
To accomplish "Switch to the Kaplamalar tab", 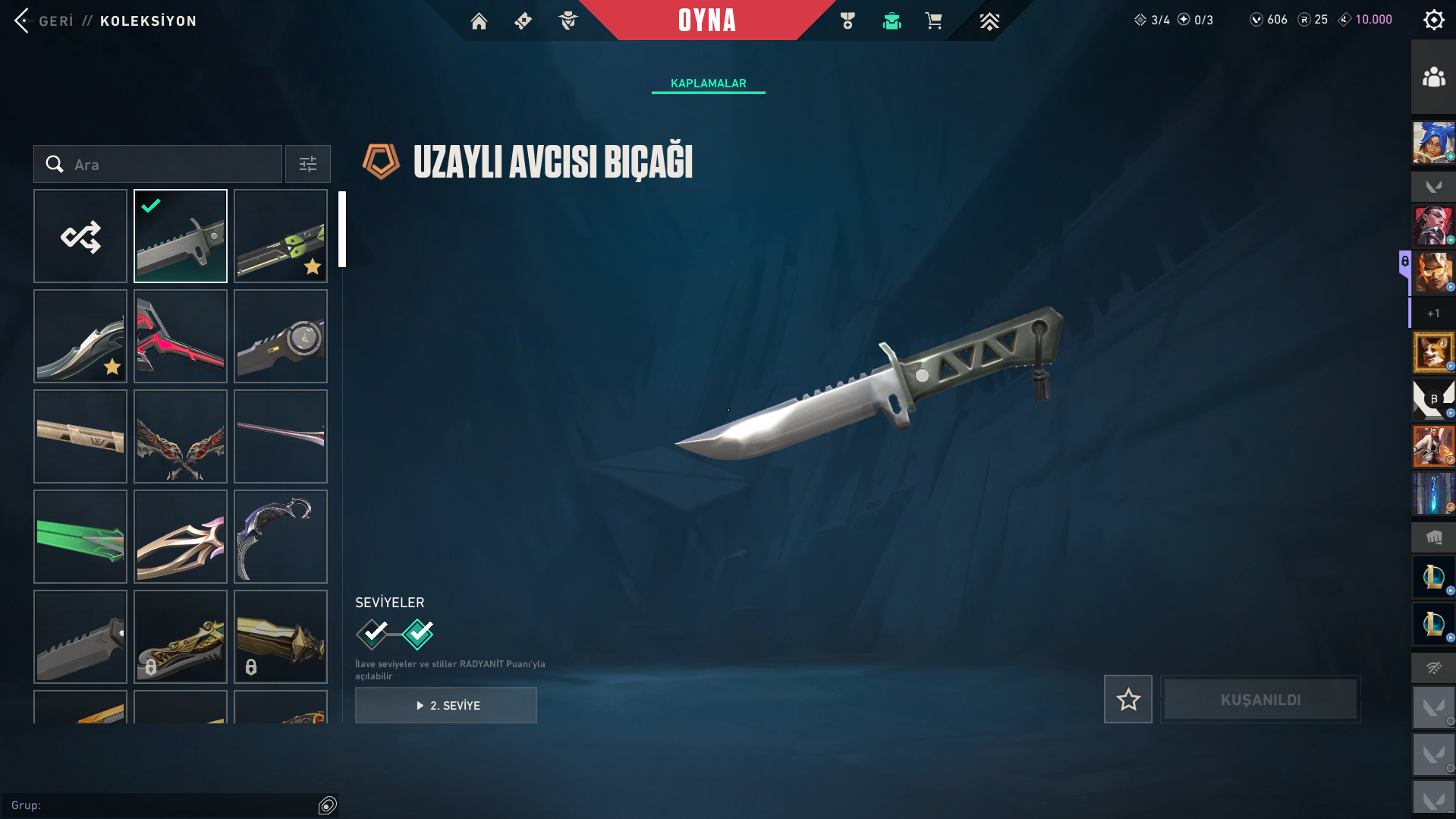I will pyautogui.click(x=708, y=83).
